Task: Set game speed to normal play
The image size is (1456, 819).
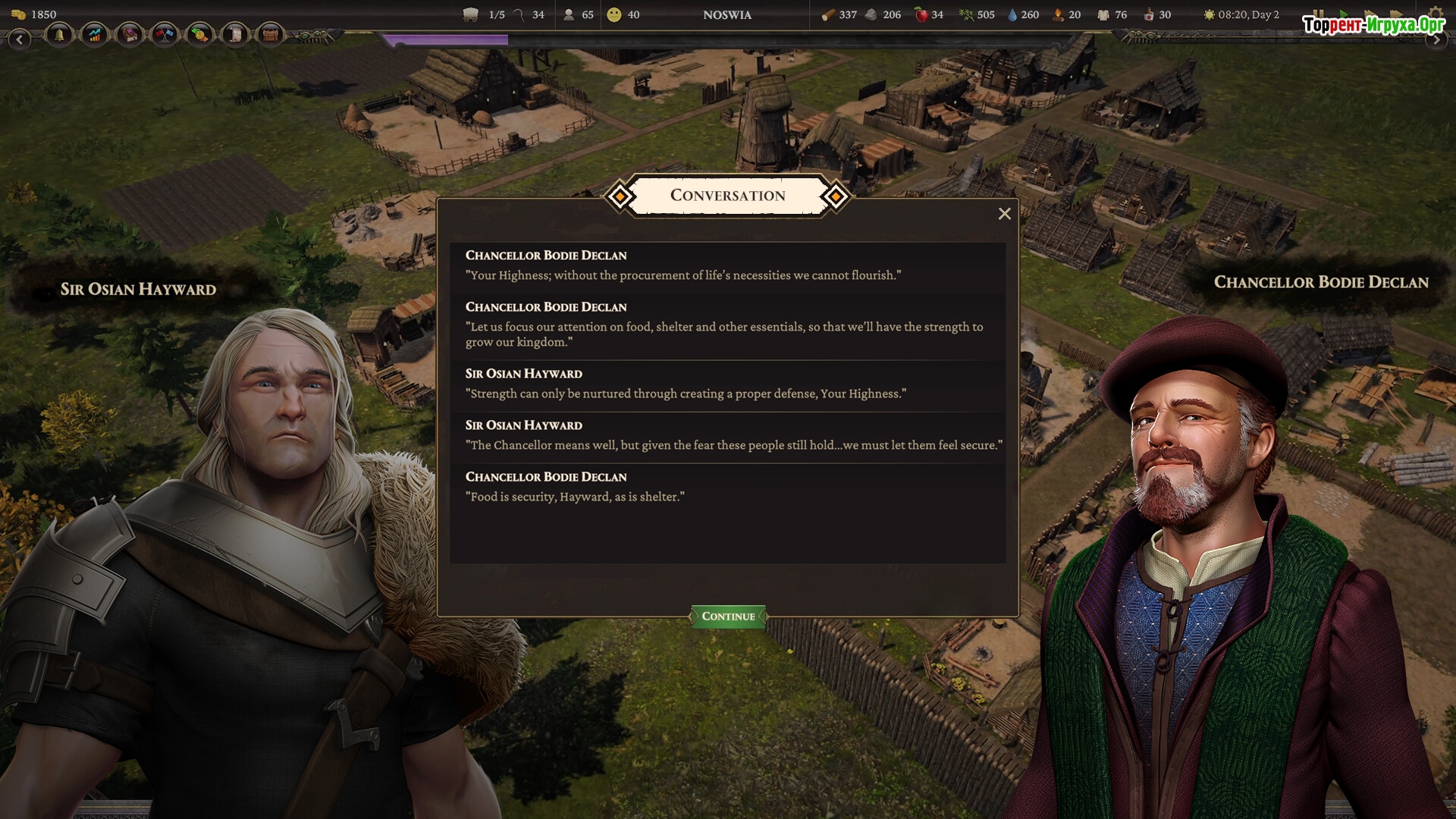Action: click(x=1344, y=14)
